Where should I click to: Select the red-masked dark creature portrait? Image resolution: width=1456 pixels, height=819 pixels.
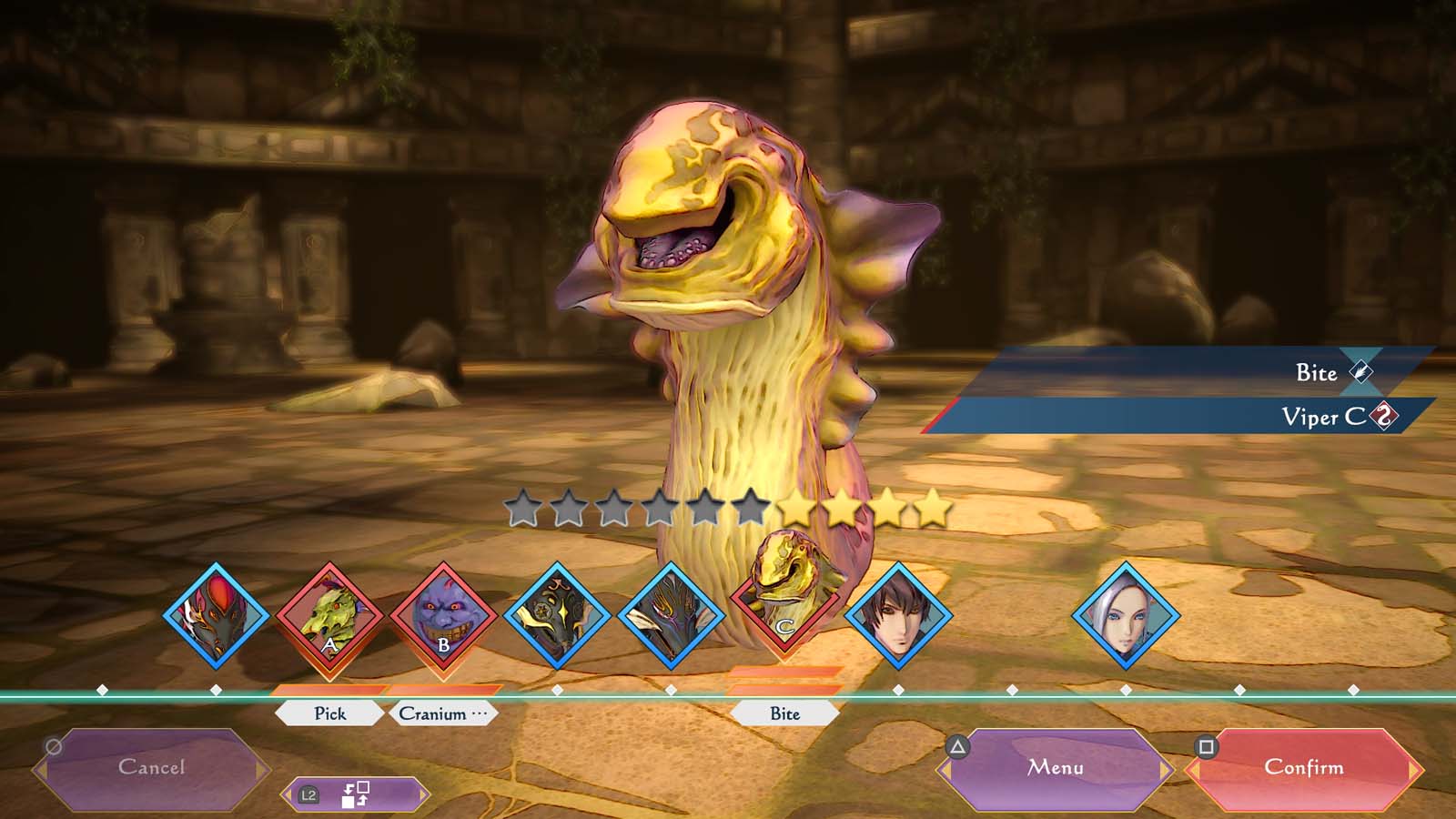pyautogui.click(x=217, y=618)
